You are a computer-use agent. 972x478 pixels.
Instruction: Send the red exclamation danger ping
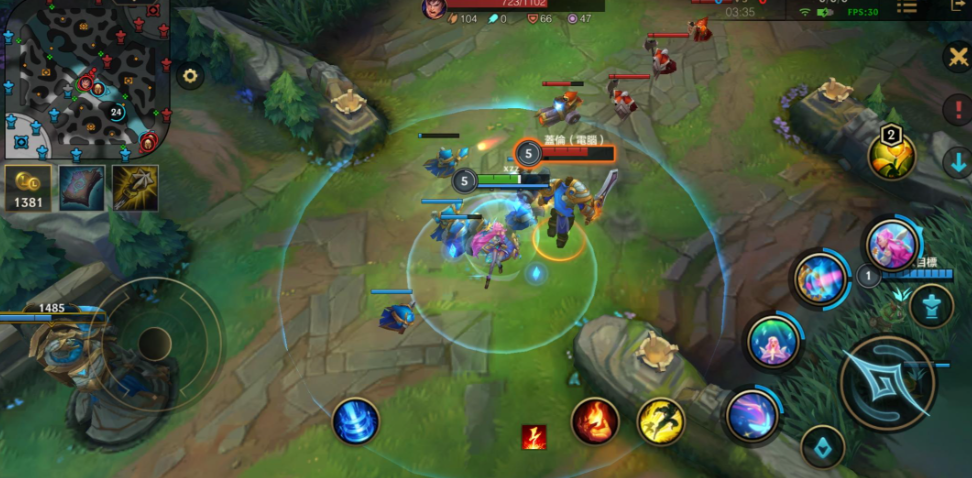coord(957,108)
